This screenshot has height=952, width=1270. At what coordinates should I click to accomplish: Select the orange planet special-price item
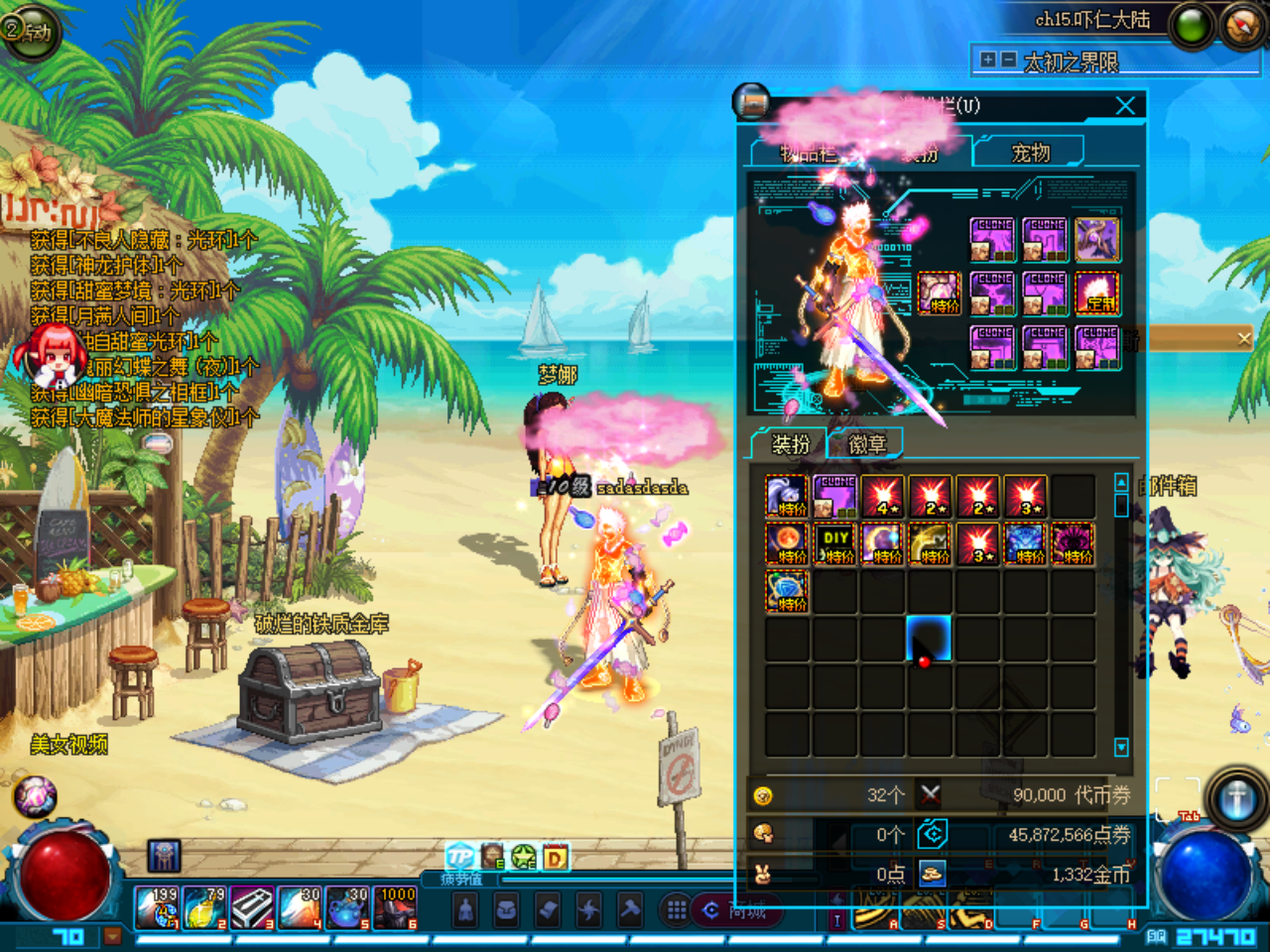tap(788, 543)
